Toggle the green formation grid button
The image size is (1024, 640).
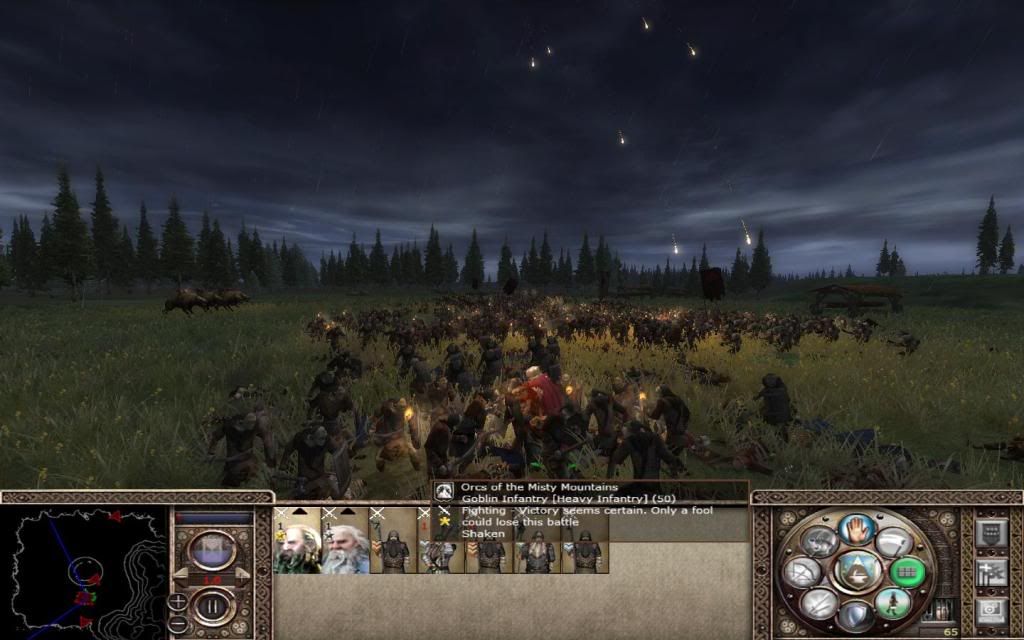tap(908, 571)
